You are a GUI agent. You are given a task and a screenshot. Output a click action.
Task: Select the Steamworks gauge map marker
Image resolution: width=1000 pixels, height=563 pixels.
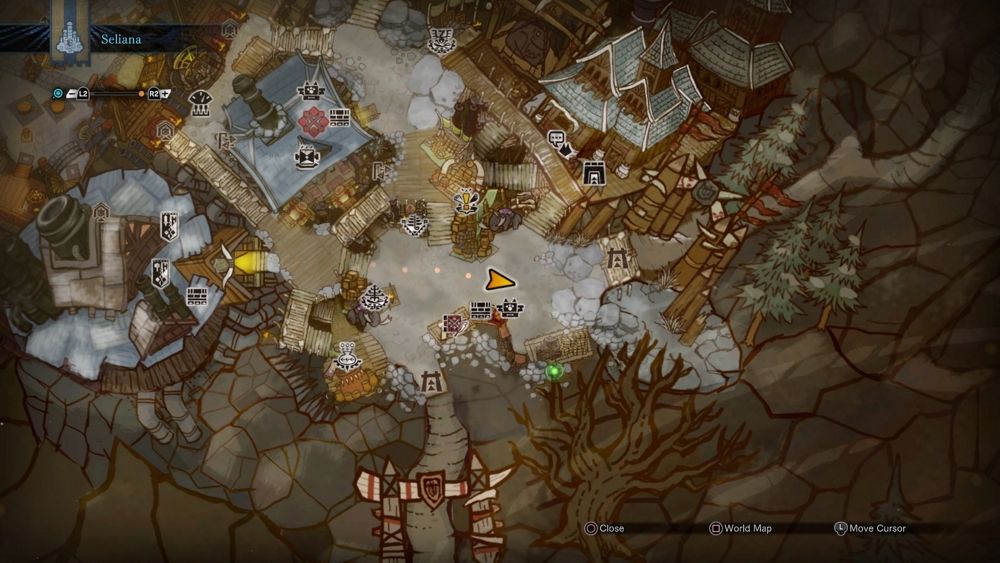coord(201,101)
